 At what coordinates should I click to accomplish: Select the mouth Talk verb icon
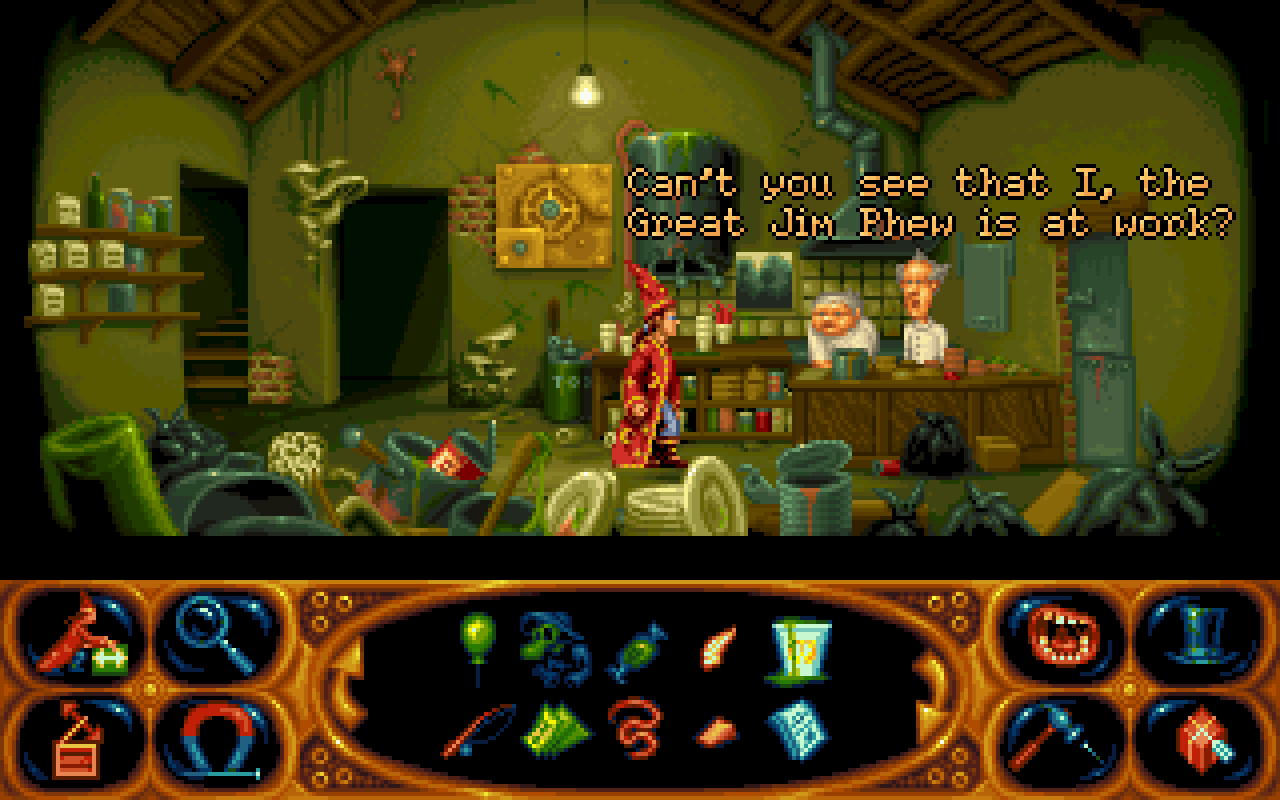tap(1064, 637)
